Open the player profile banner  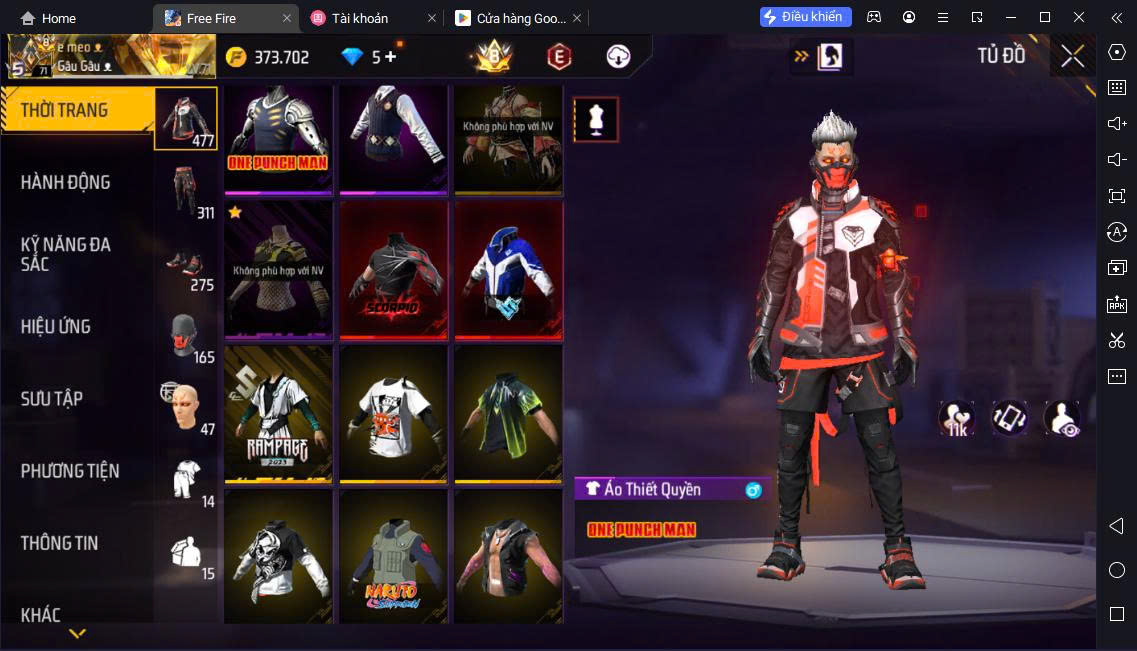click(110, 57)
